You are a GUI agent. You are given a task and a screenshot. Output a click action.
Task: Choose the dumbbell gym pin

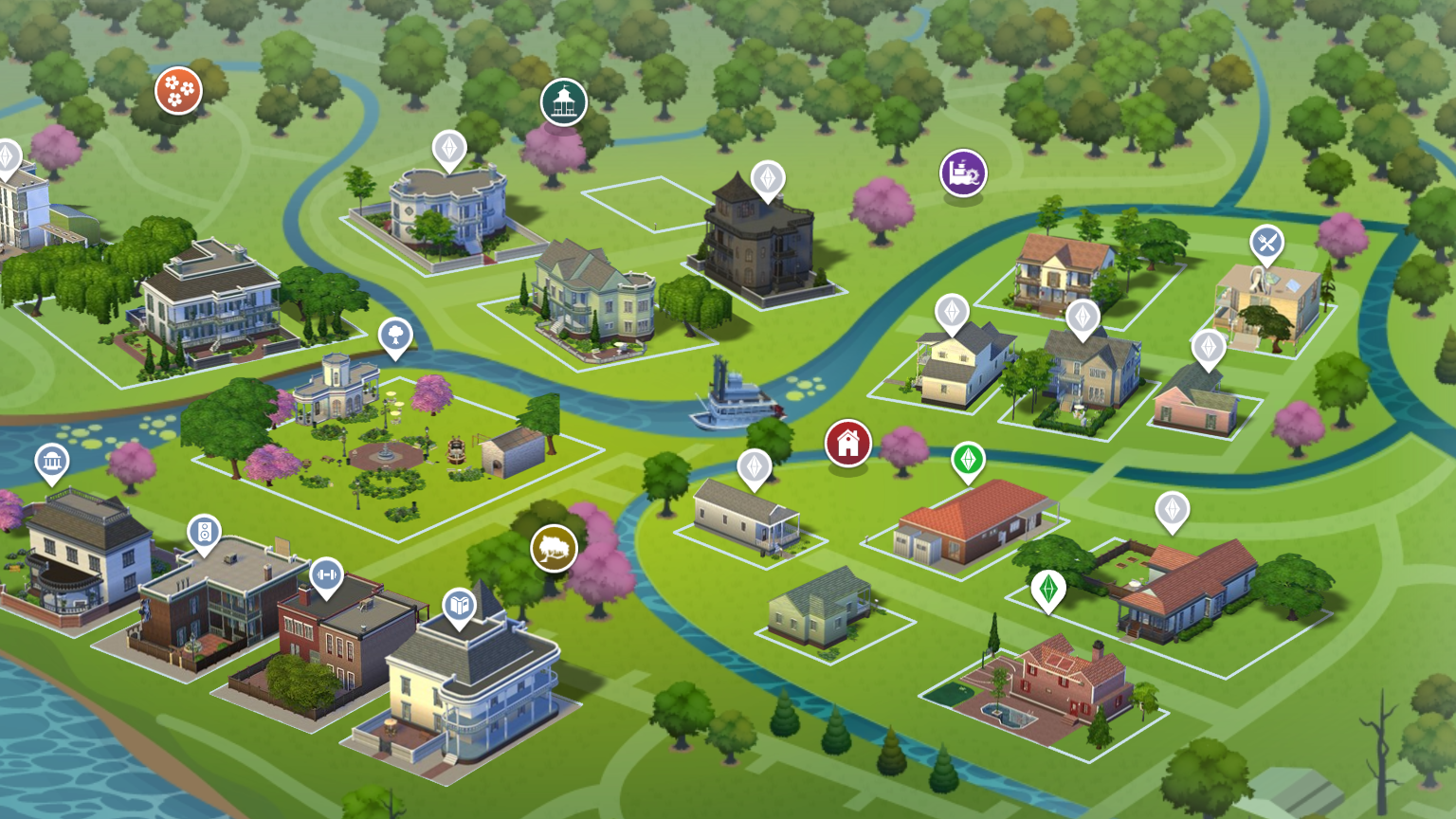tap(326, 574)
